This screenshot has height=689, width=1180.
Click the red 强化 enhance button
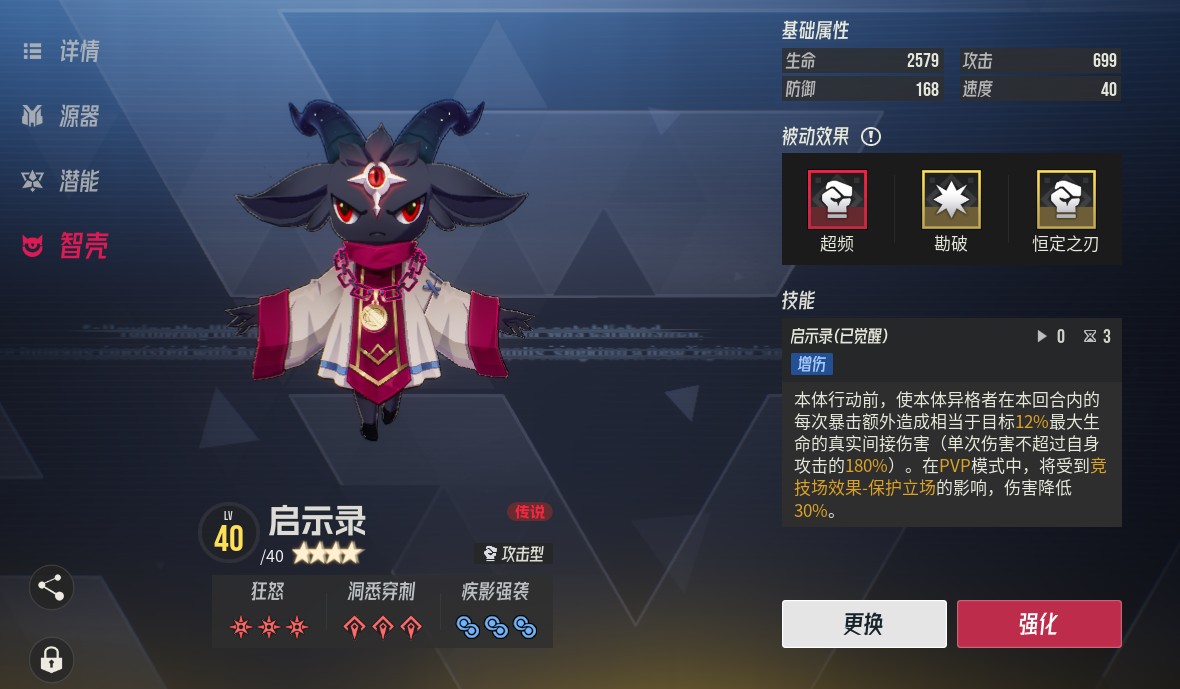pos(1038,624)
